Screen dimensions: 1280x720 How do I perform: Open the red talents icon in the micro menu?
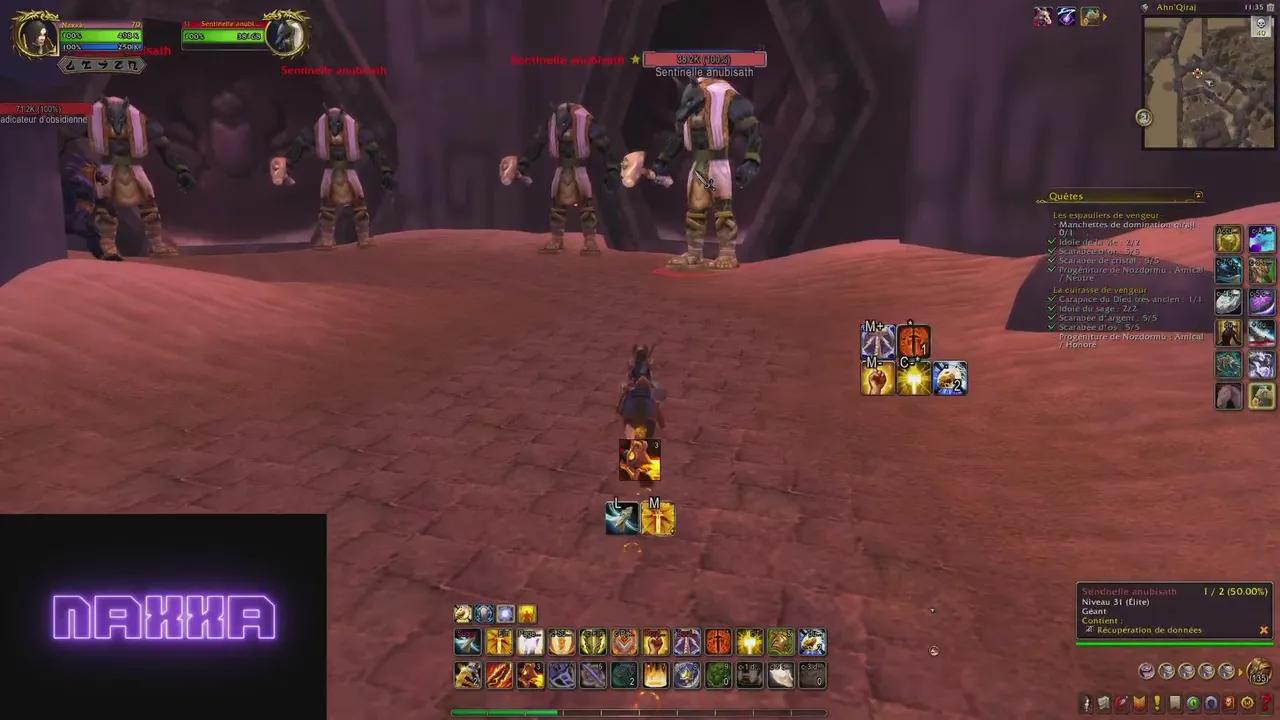[x=1121, y=702]
